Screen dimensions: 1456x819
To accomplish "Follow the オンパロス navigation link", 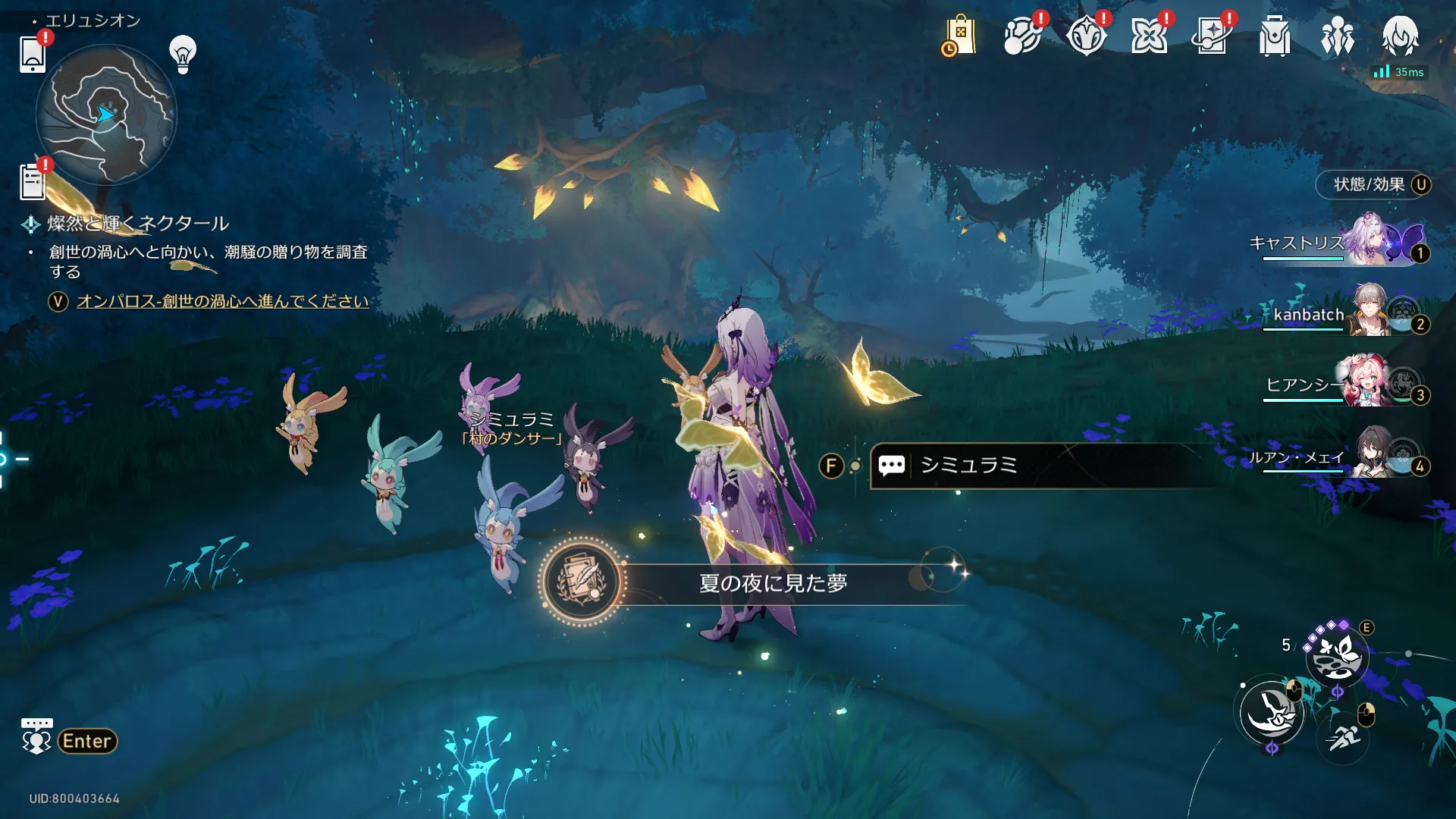I will pos(222,301).
